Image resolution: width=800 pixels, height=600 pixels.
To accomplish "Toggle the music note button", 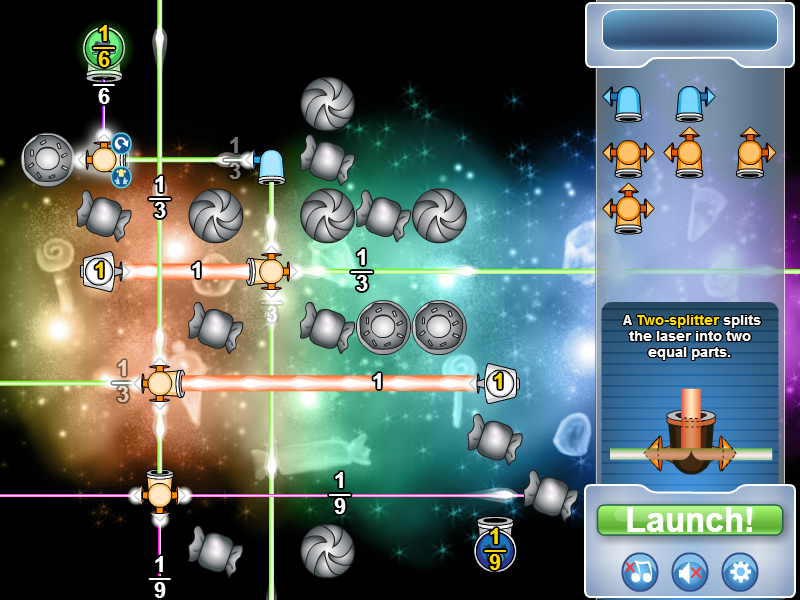I will (639, 571).
